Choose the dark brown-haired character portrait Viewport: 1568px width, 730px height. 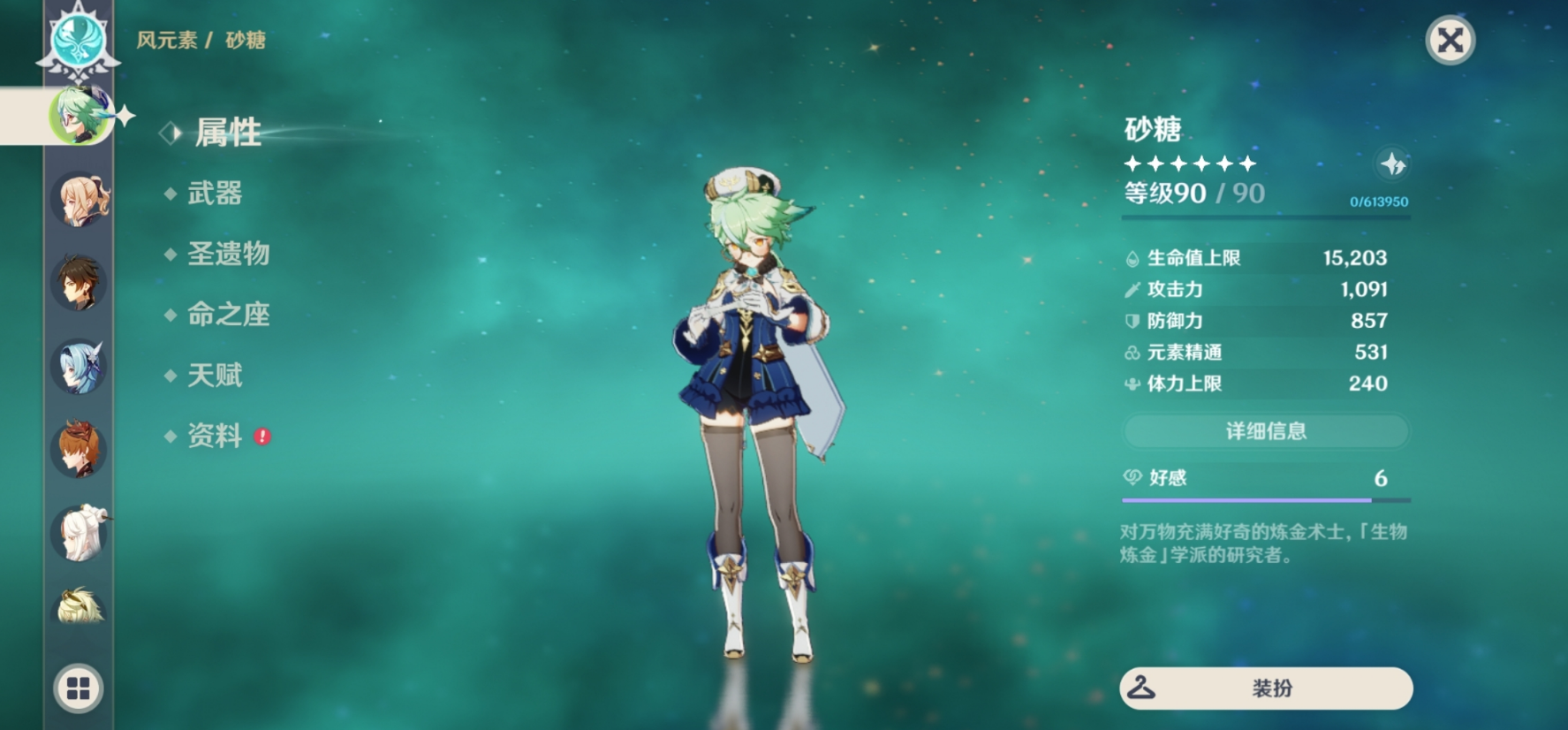[x=79, y=283]
